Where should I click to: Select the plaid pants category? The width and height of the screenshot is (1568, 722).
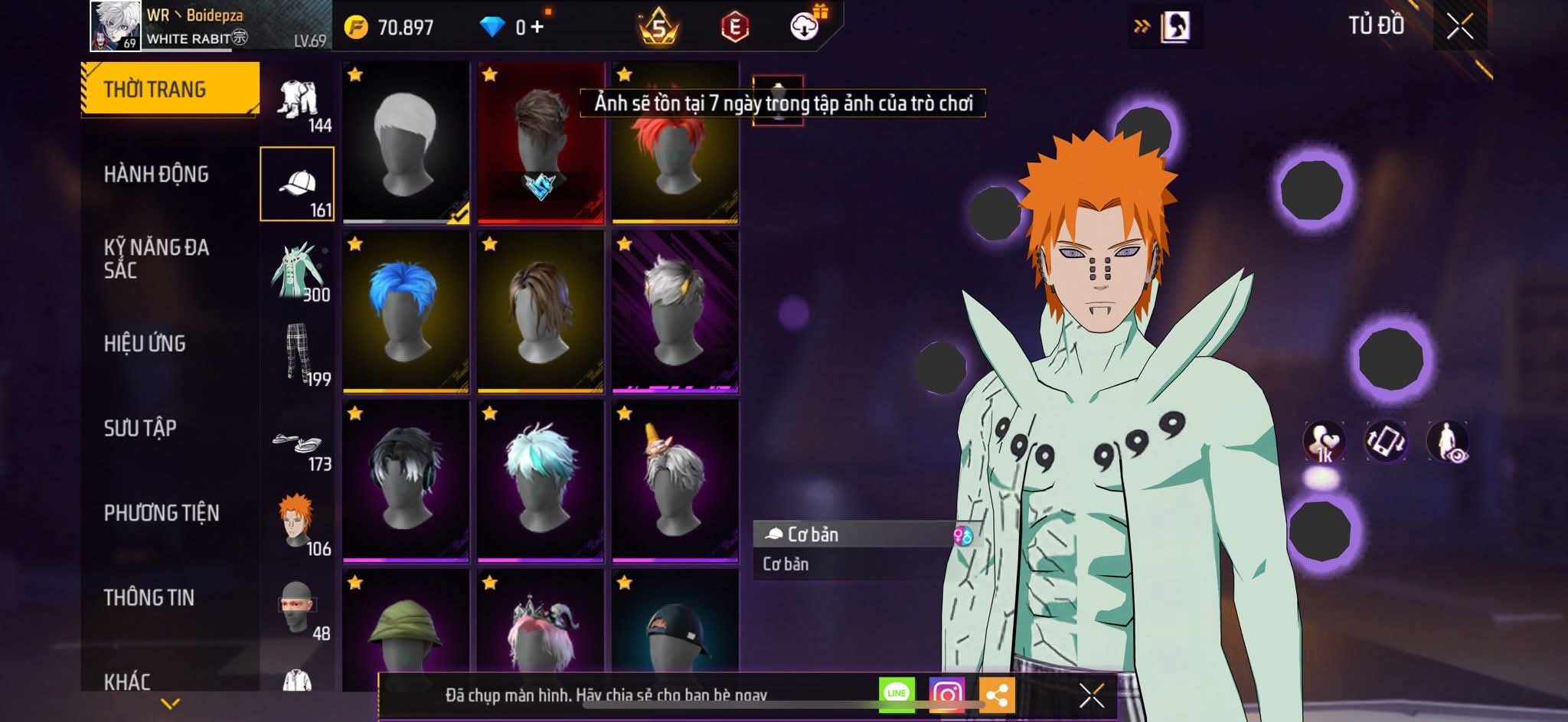297,353
